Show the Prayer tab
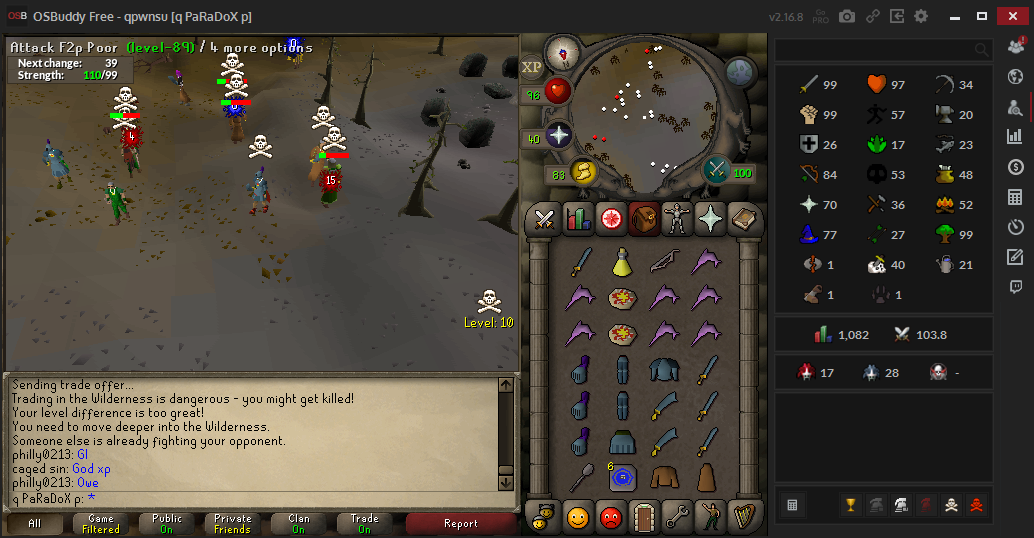1034x538 pixels. tap(711, 218)
